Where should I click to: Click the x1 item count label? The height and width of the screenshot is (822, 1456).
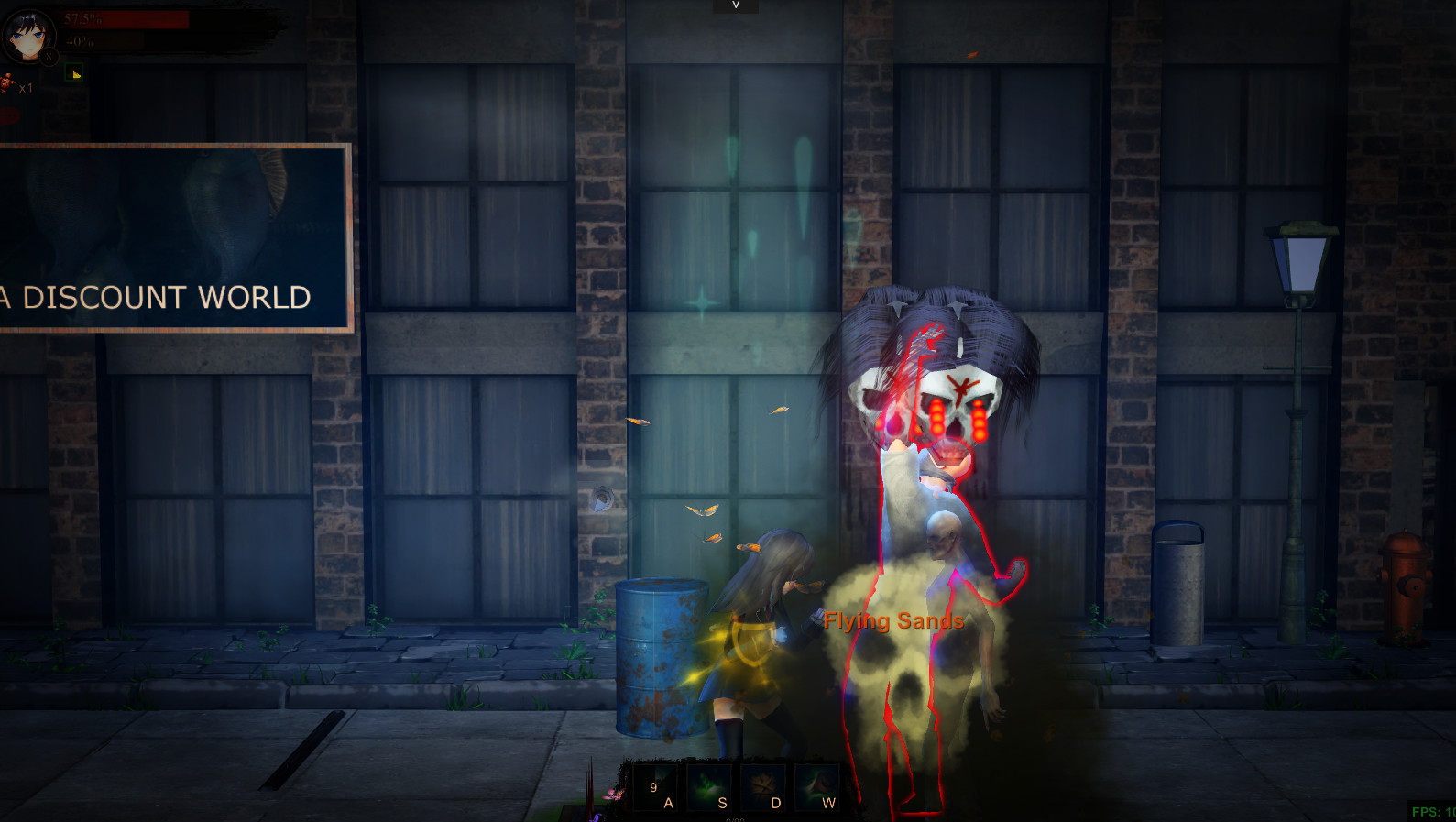pos(27,87)
